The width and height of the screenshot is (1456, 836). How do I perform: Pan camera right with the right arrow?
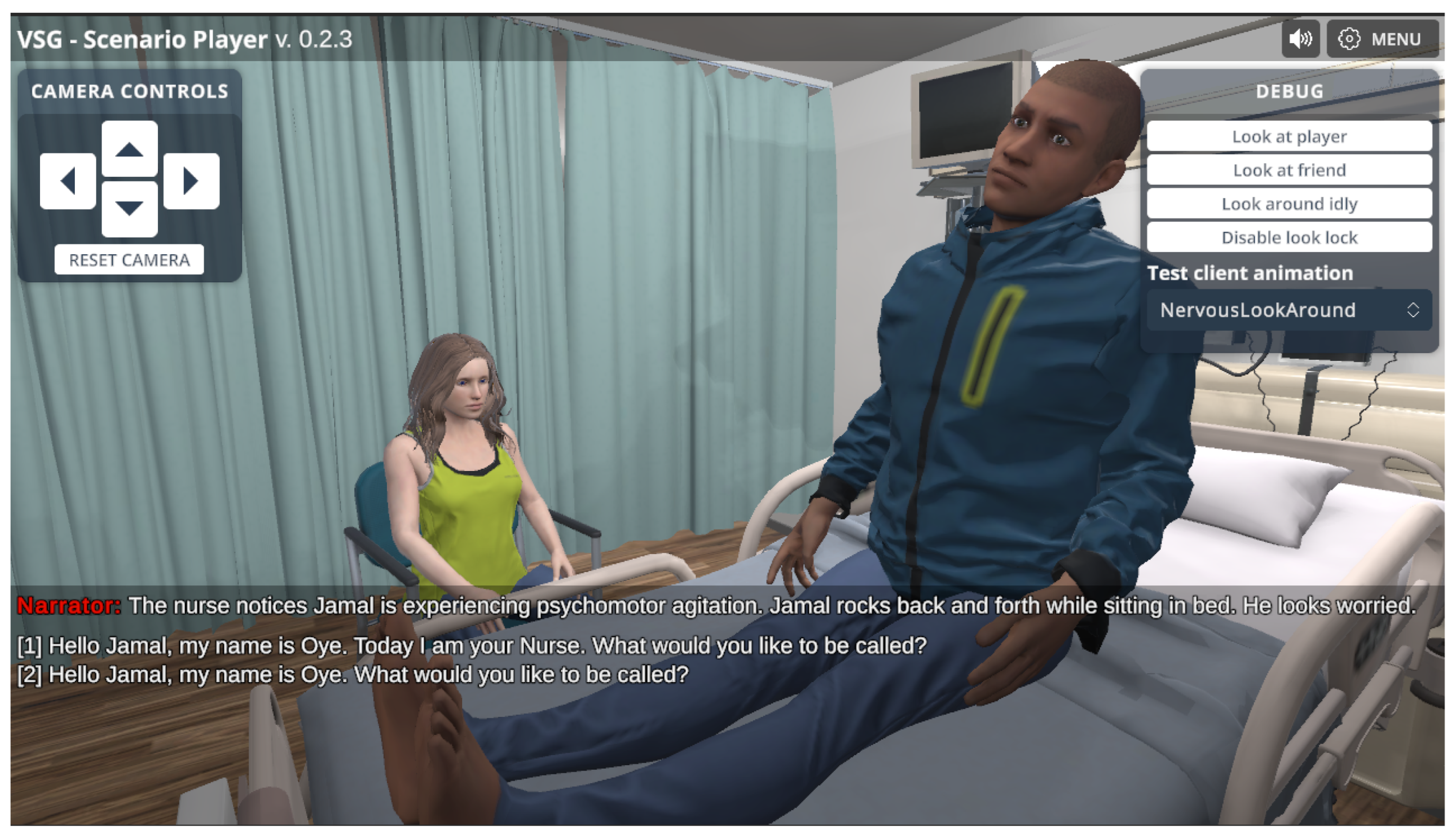(191, 181)
